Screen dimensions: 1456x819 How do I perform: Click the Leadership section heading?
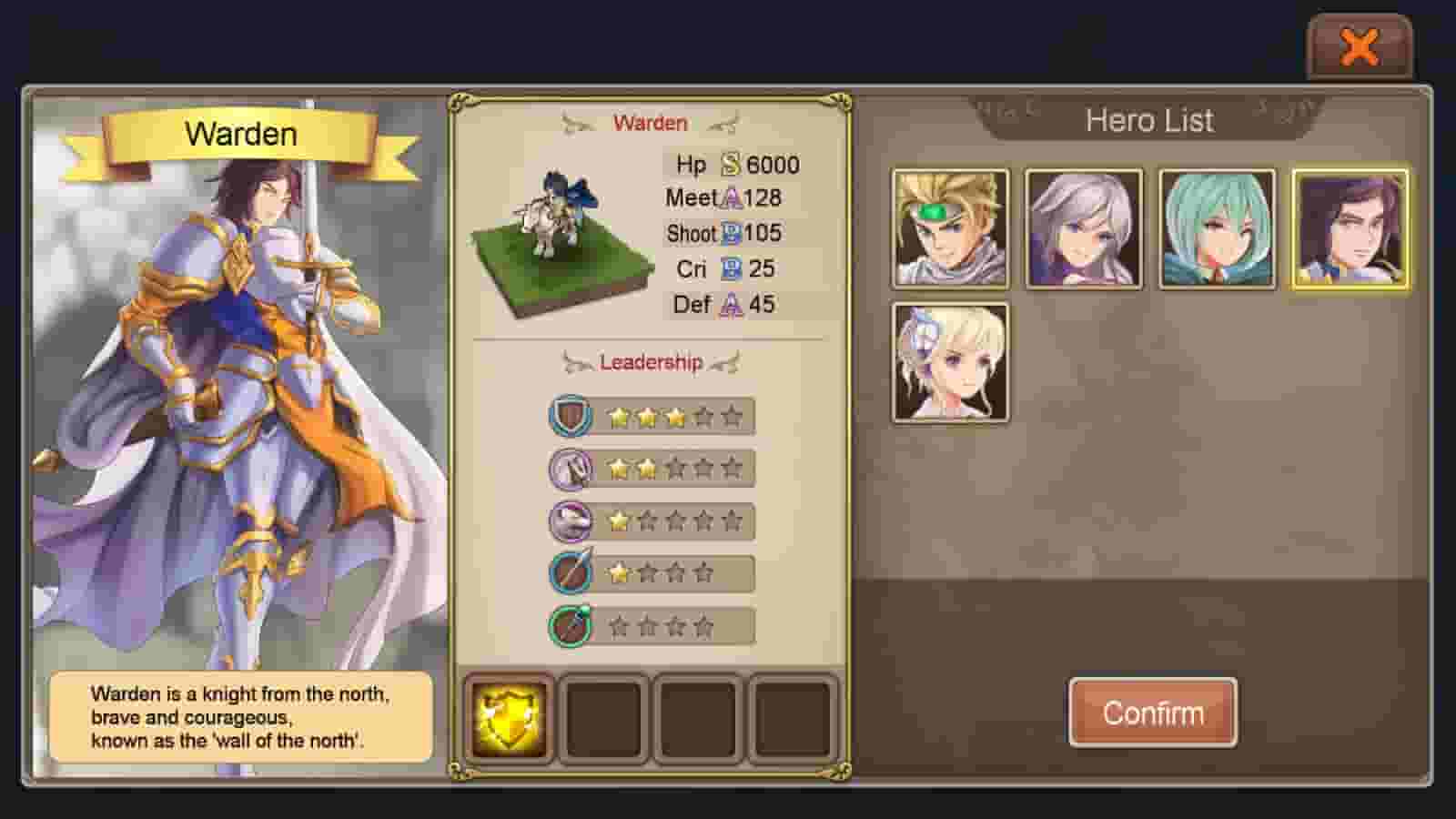coord(650,362)
